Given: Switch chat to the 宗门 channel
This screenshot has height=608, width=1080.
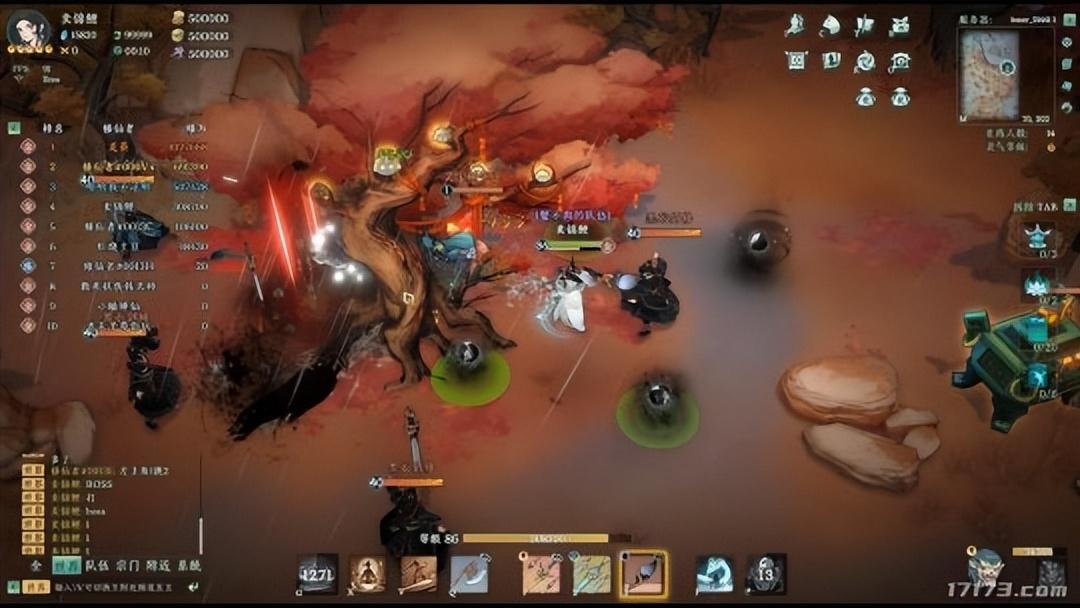Looking at the screenshot, I should [127, 565].
